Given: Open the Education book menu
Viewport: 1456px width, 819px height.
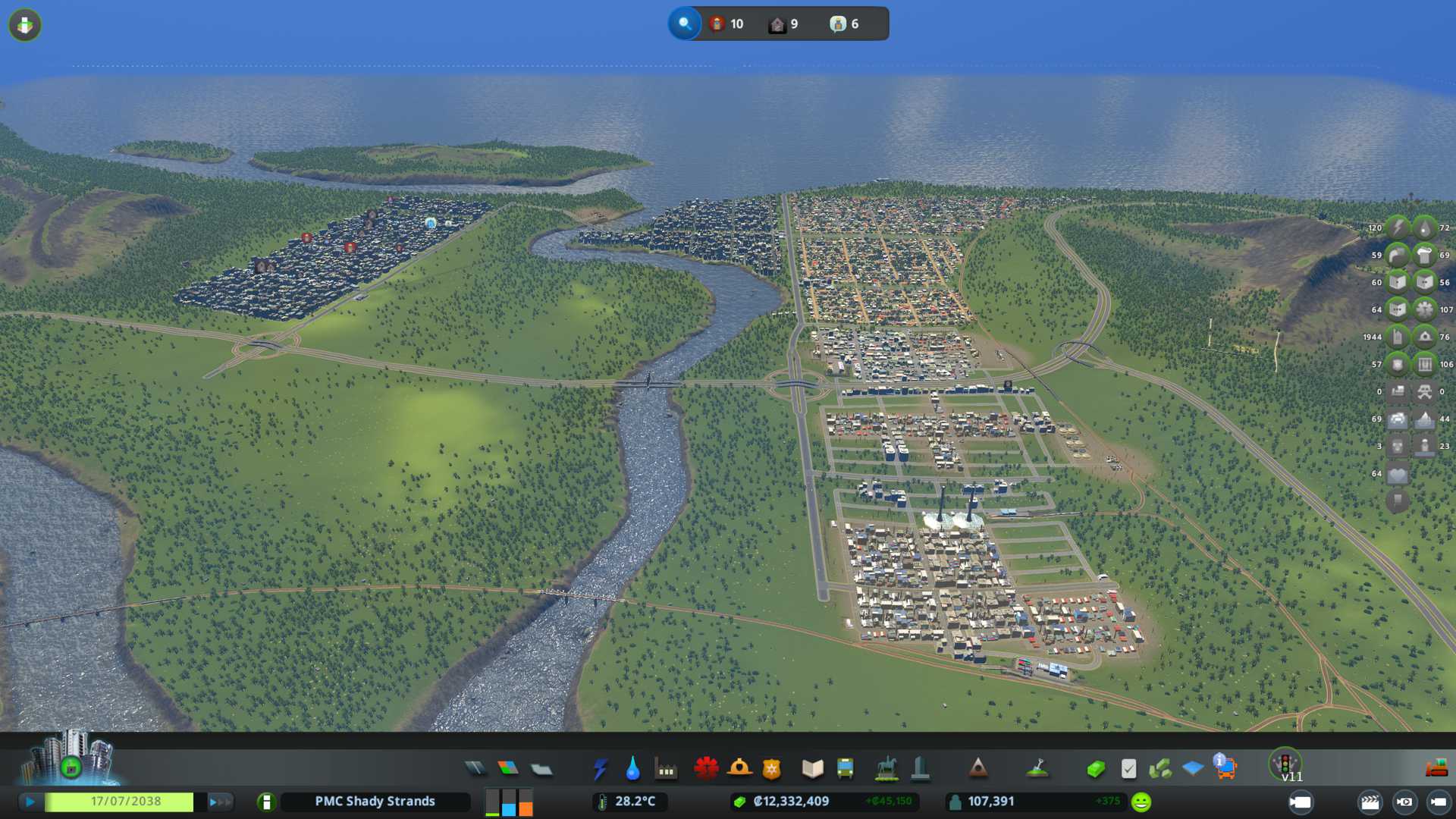Looking at the screenshot, I should (x=812, y=769).
